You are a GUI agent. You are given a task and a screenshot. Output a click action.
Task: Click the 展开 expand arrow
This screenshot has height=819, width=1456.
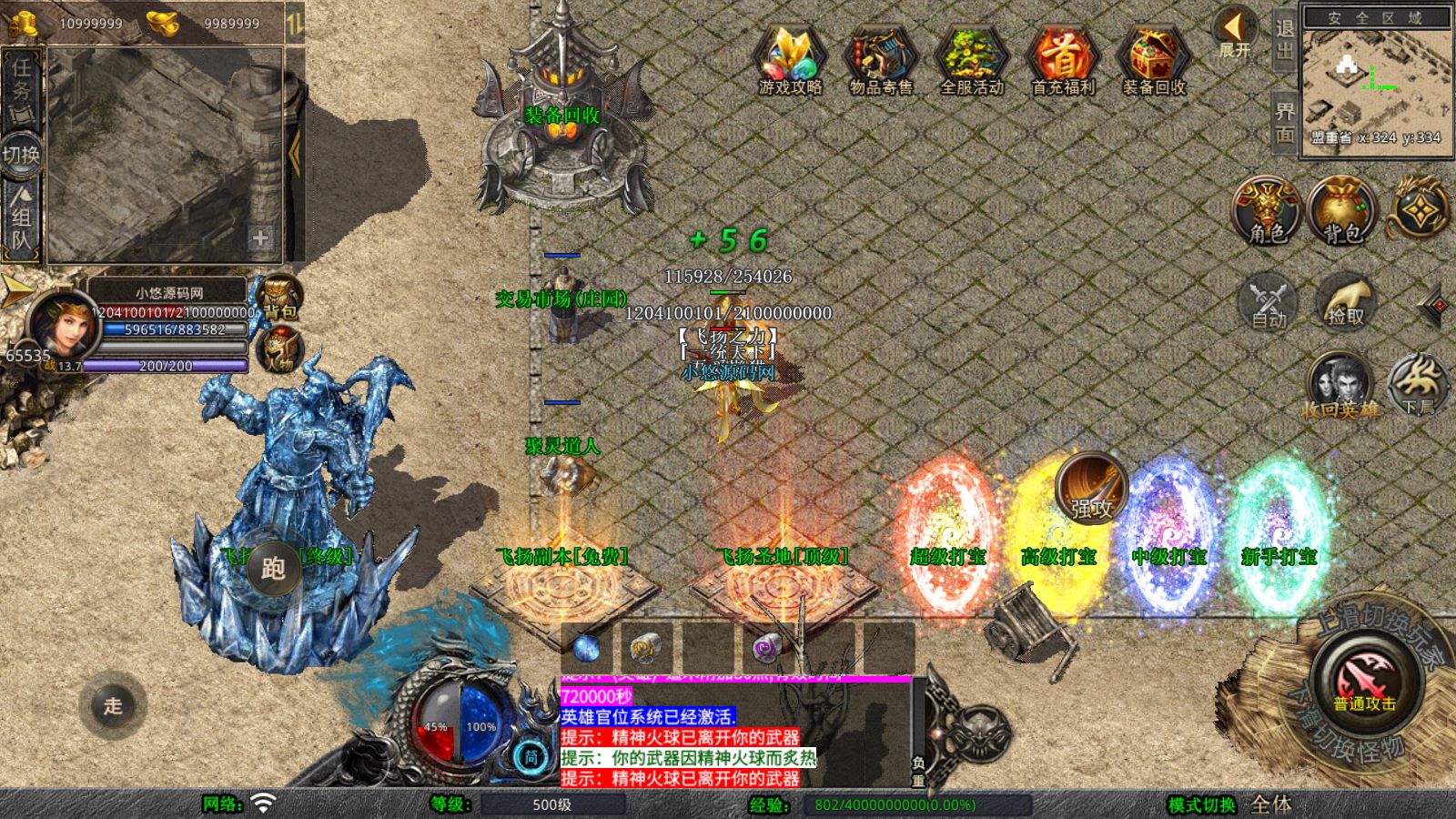(1235, 33)
